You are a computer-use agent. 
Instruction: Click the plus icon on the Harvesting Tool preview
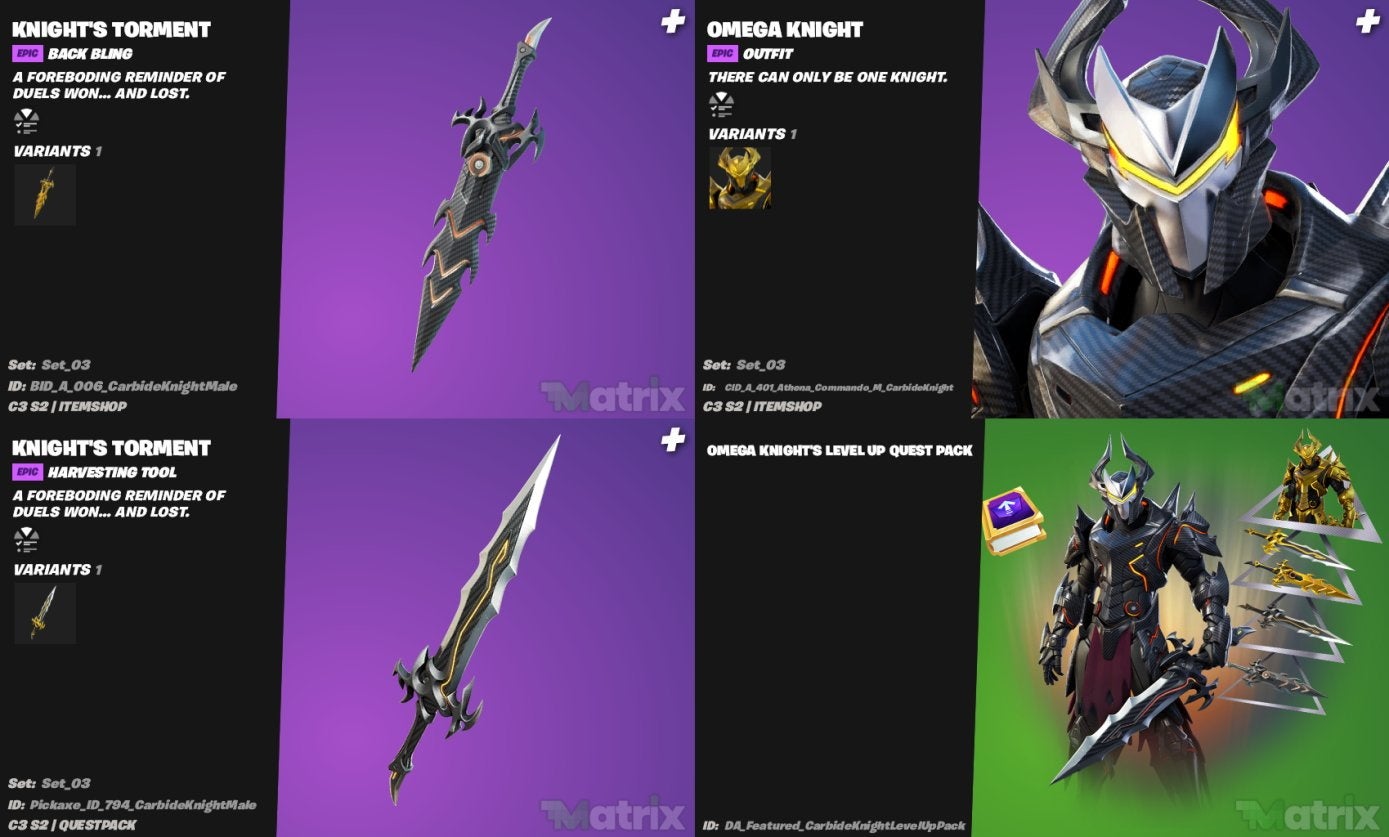tap(672, 436)
